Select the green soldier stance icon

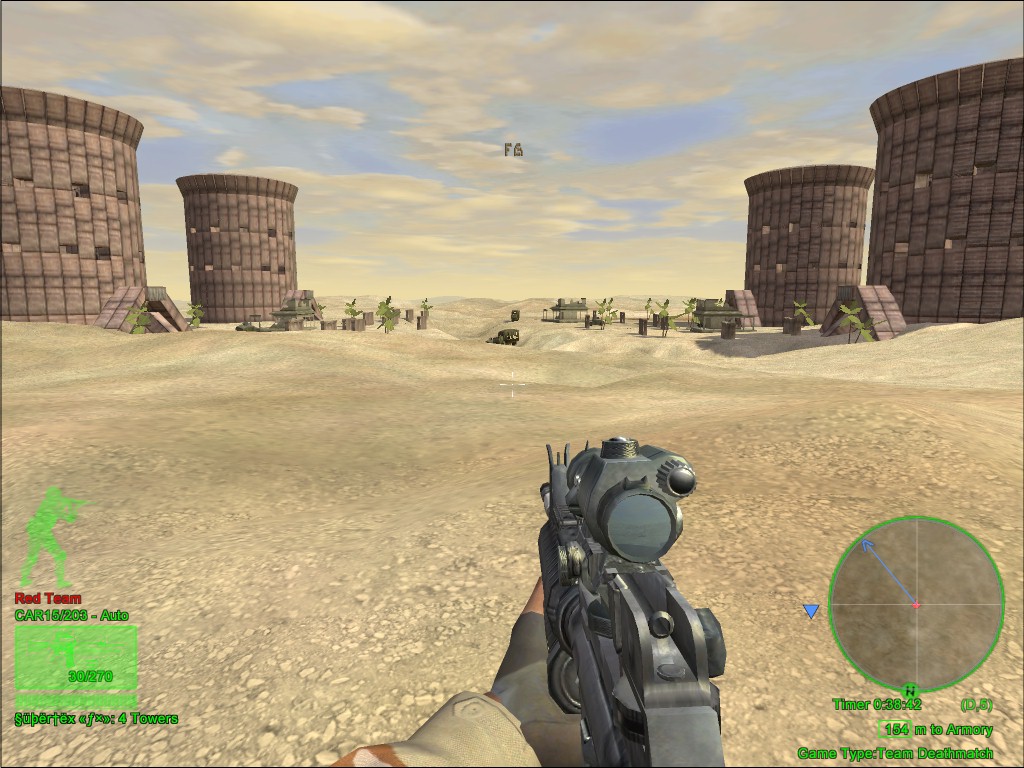pyautogui.click(x=50, y=537)
